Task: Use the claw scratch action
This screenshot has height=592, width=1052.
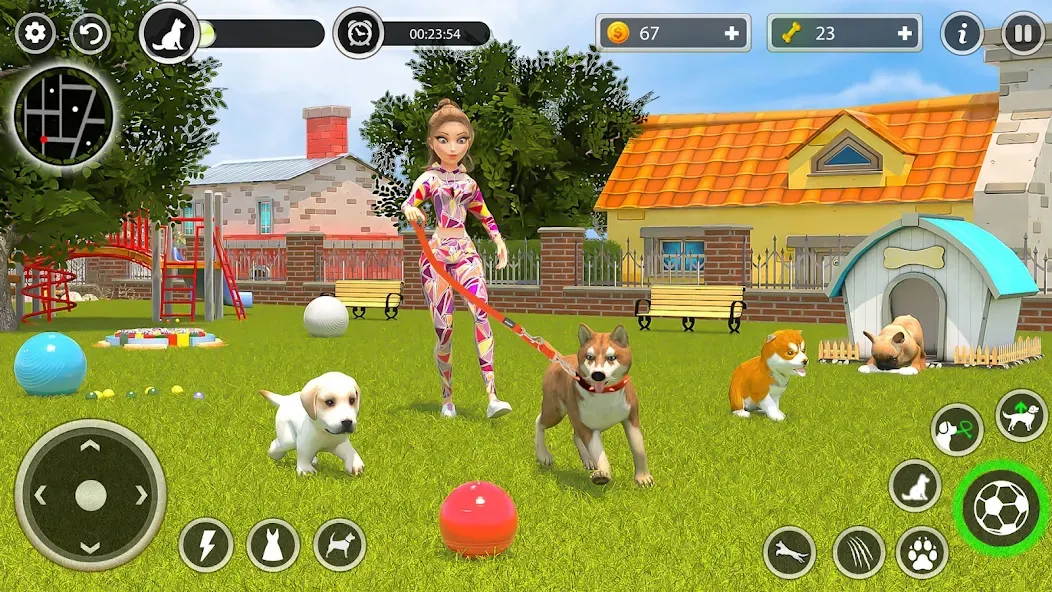Action: pos(858,553)
